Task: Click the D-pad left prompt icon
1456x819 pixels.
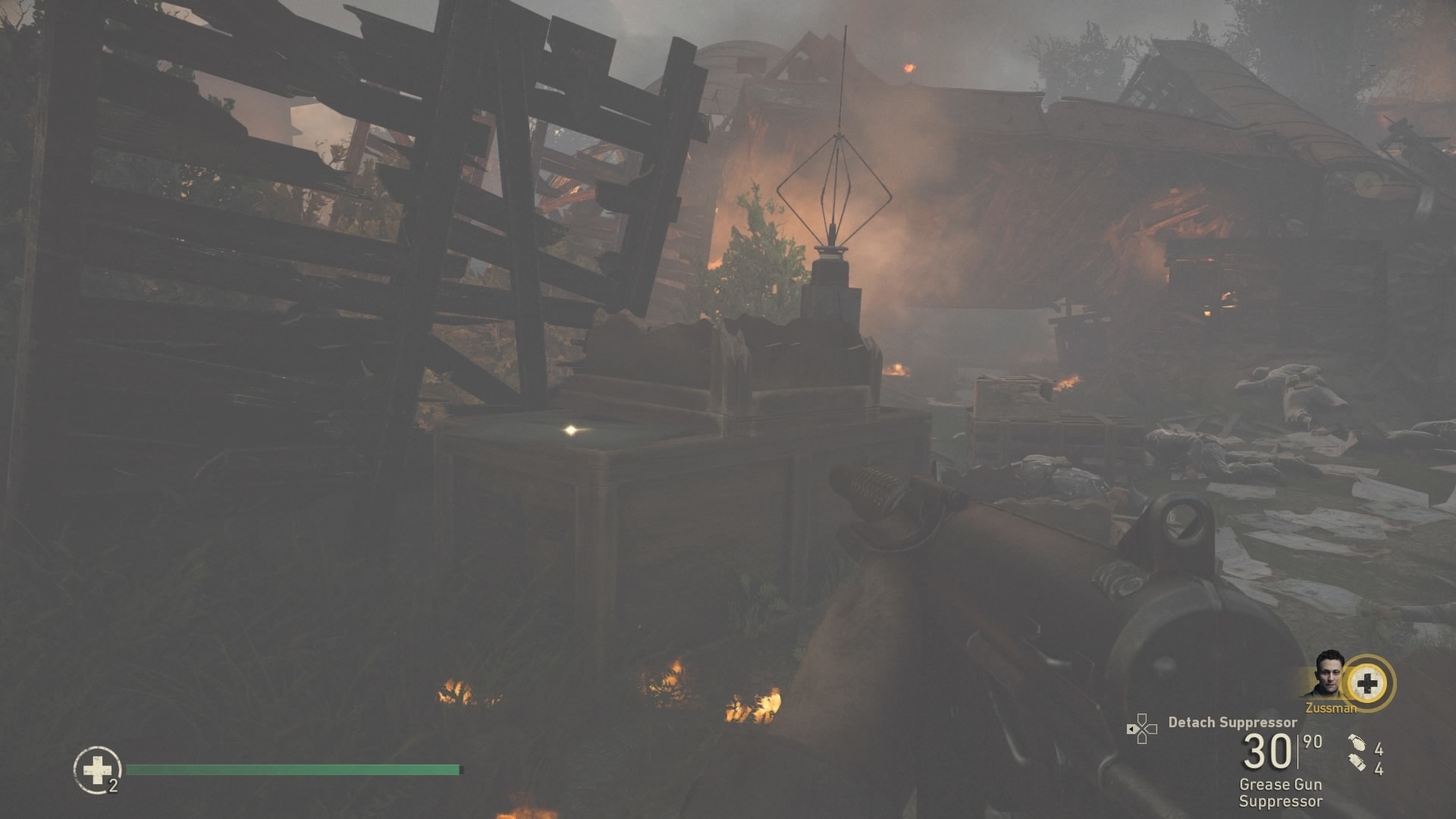Action: click(1143, 728)
